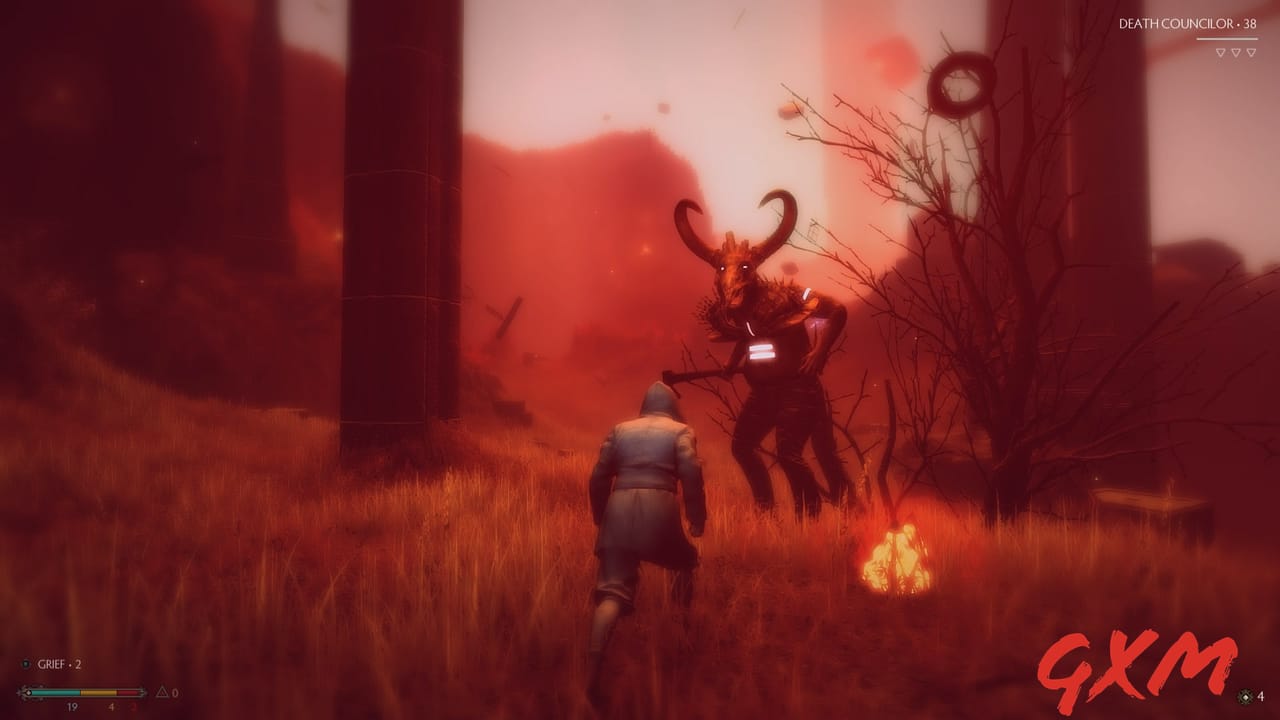
Task: Click the ornate left cap of the stat bar
Action: pyautogui.click(x=22, y=692)
